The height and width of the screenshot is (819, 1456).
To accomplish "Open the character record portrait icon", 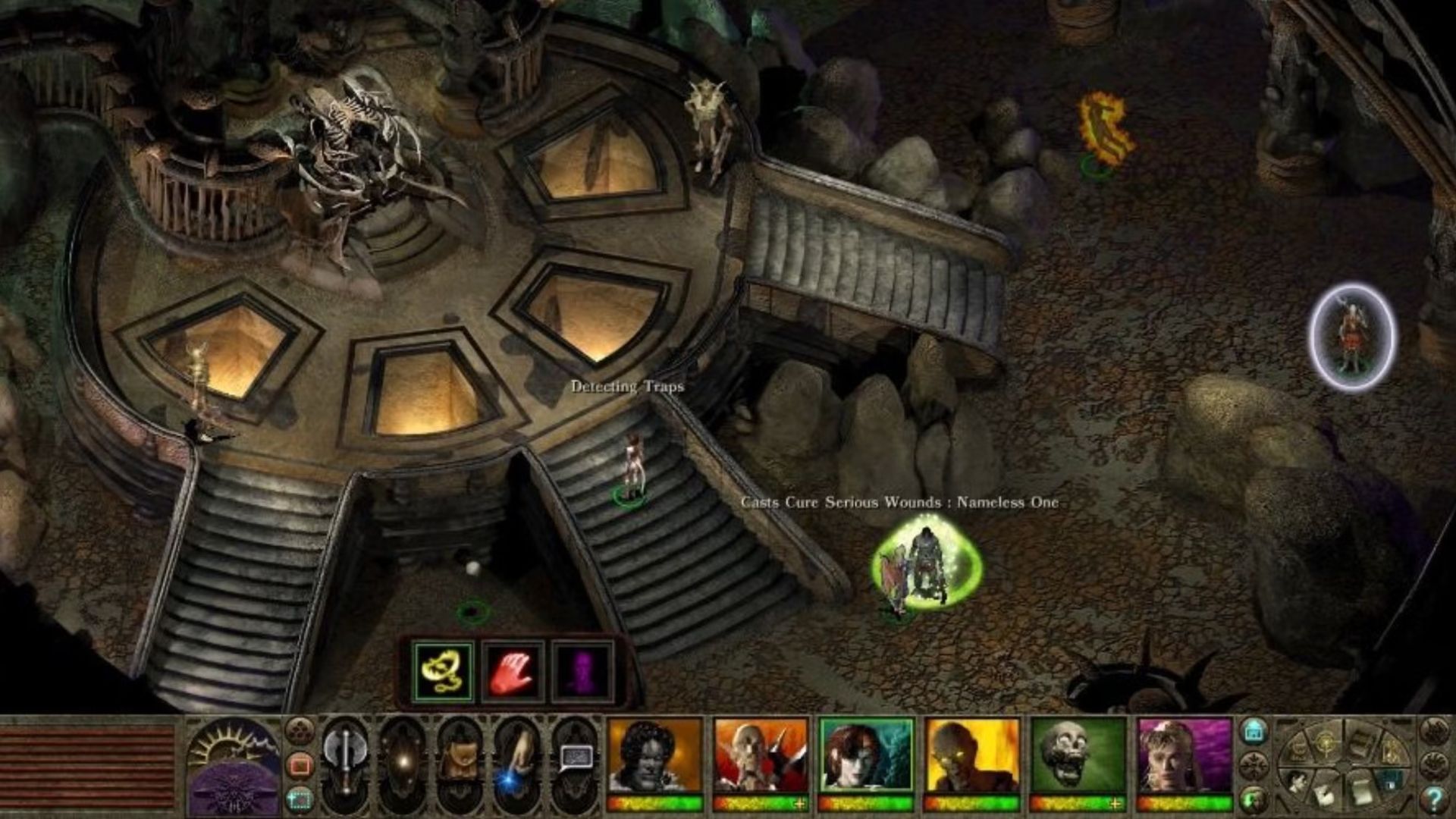I will point(1298,783).
